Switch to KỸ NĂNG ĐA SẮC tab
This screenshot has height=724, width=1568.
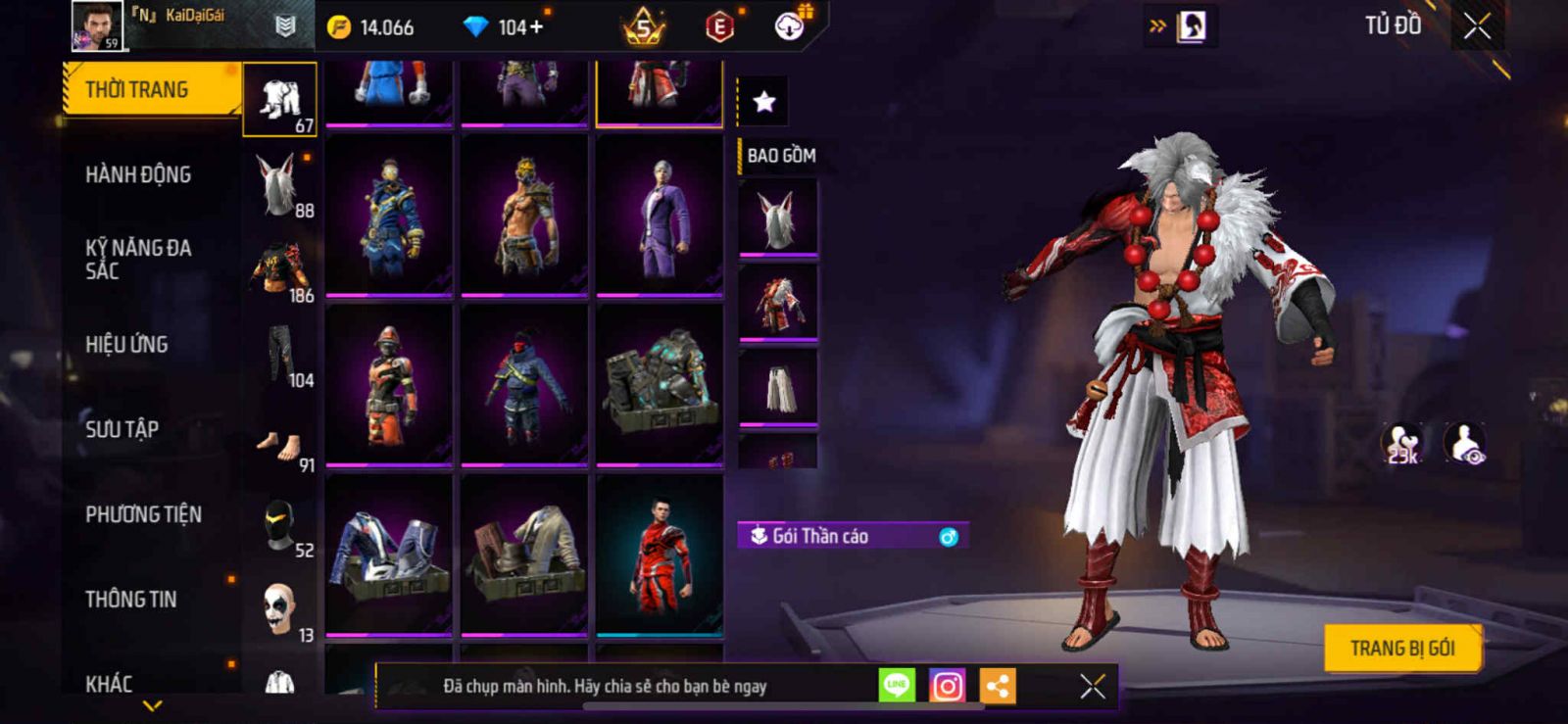coord(138,260)
